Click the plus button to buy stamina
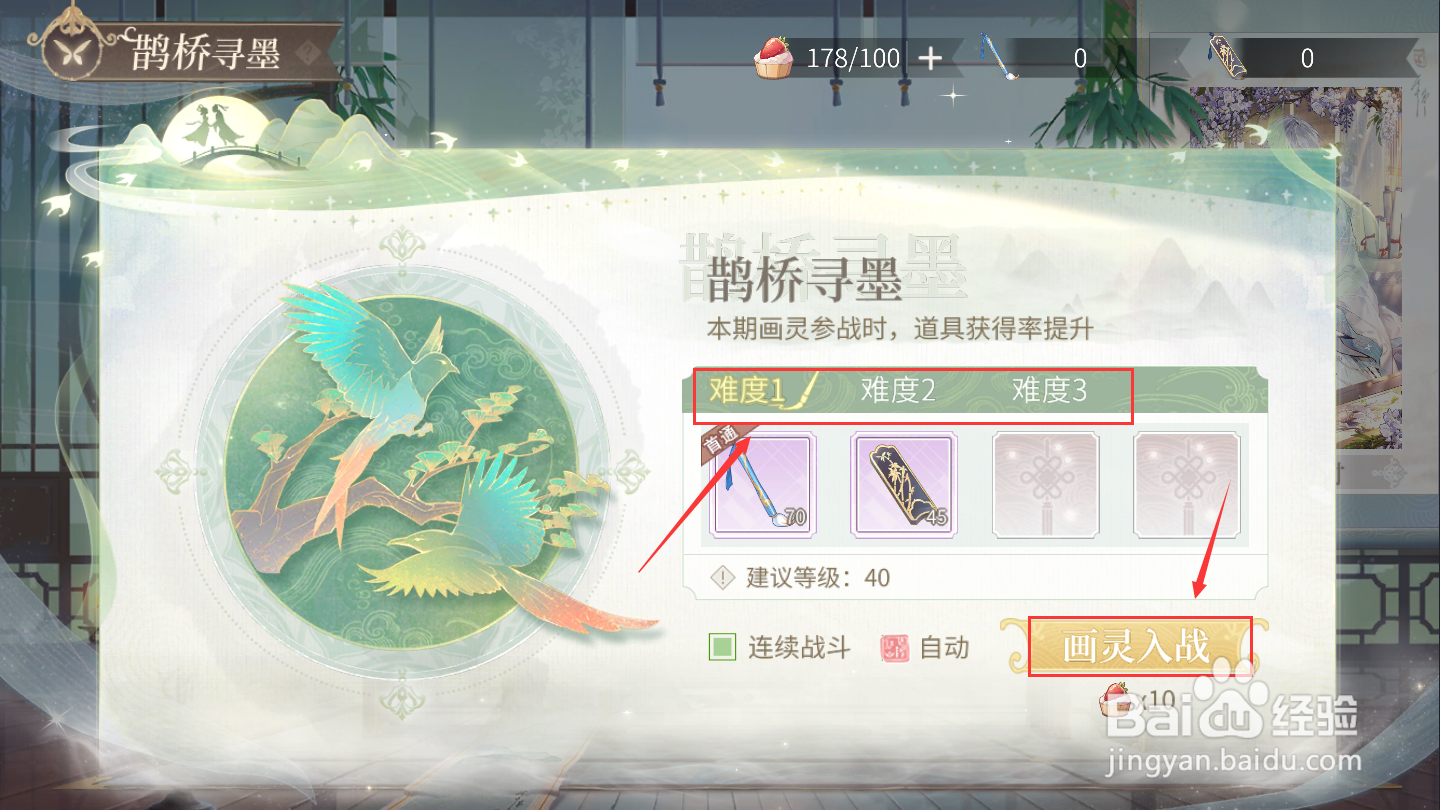1440x810 pixels. (x=930, y=58)
